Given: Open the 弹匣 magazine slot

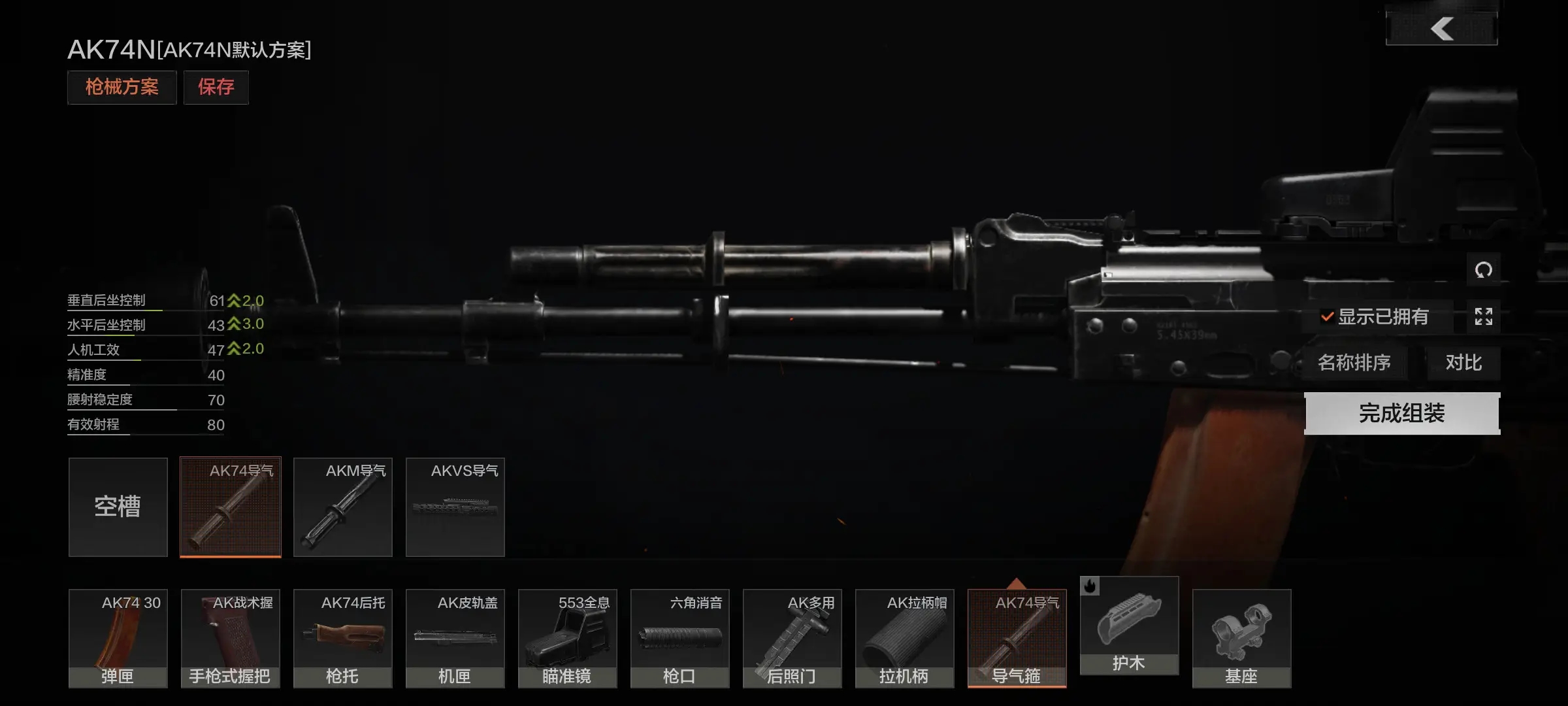Looking at the screenshot, I should [x=118, y=639].
